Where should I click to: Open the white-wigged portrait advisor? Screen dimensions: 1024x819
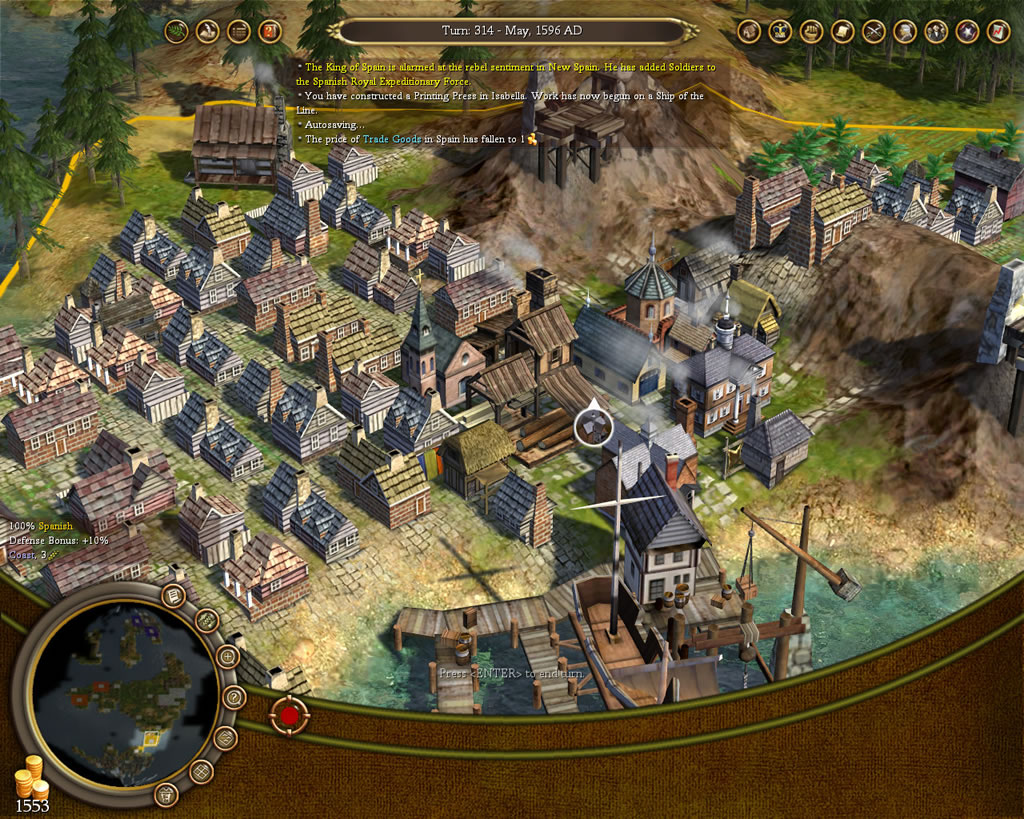point(904,31)
